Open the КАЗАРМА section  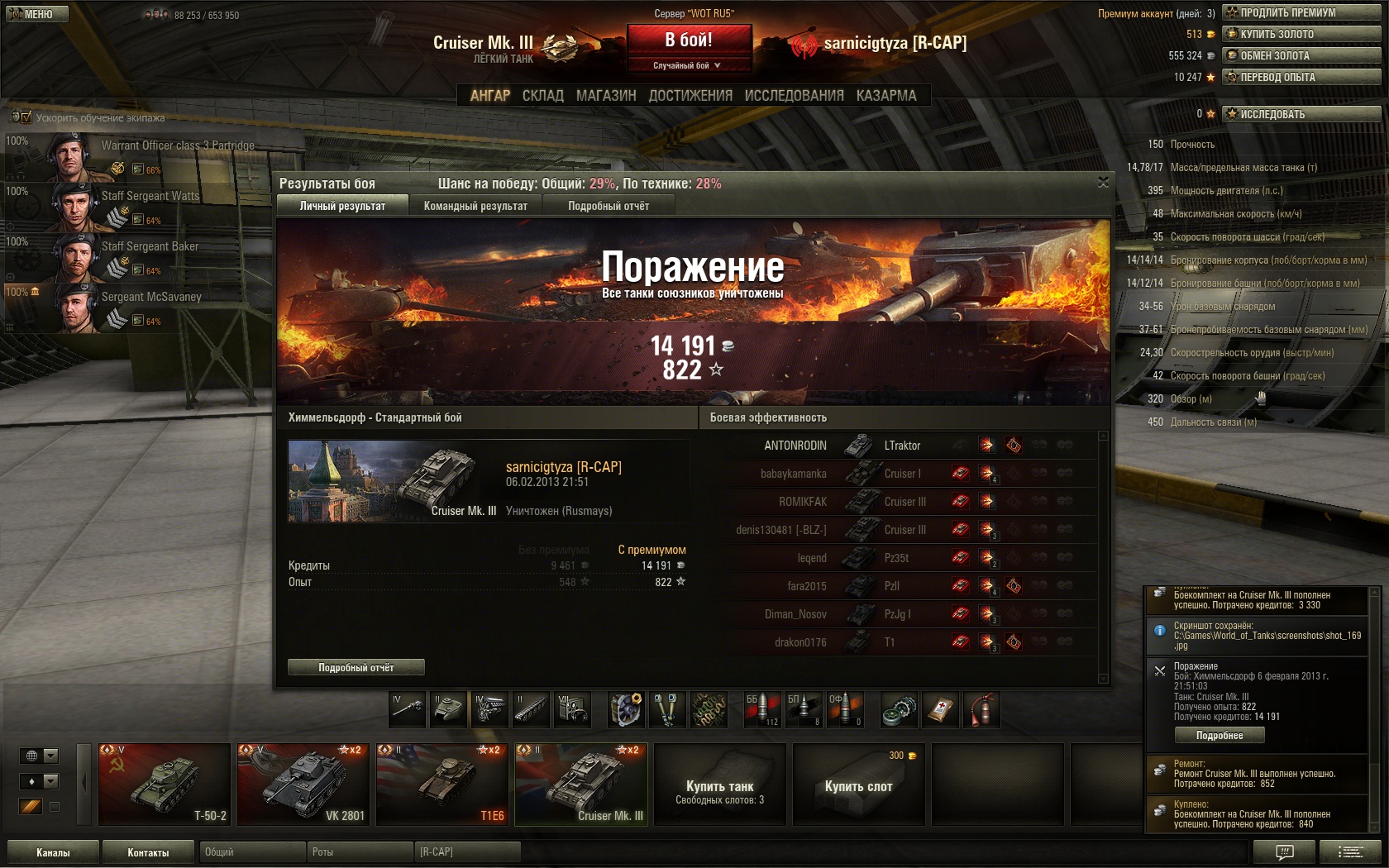(886, 96)
